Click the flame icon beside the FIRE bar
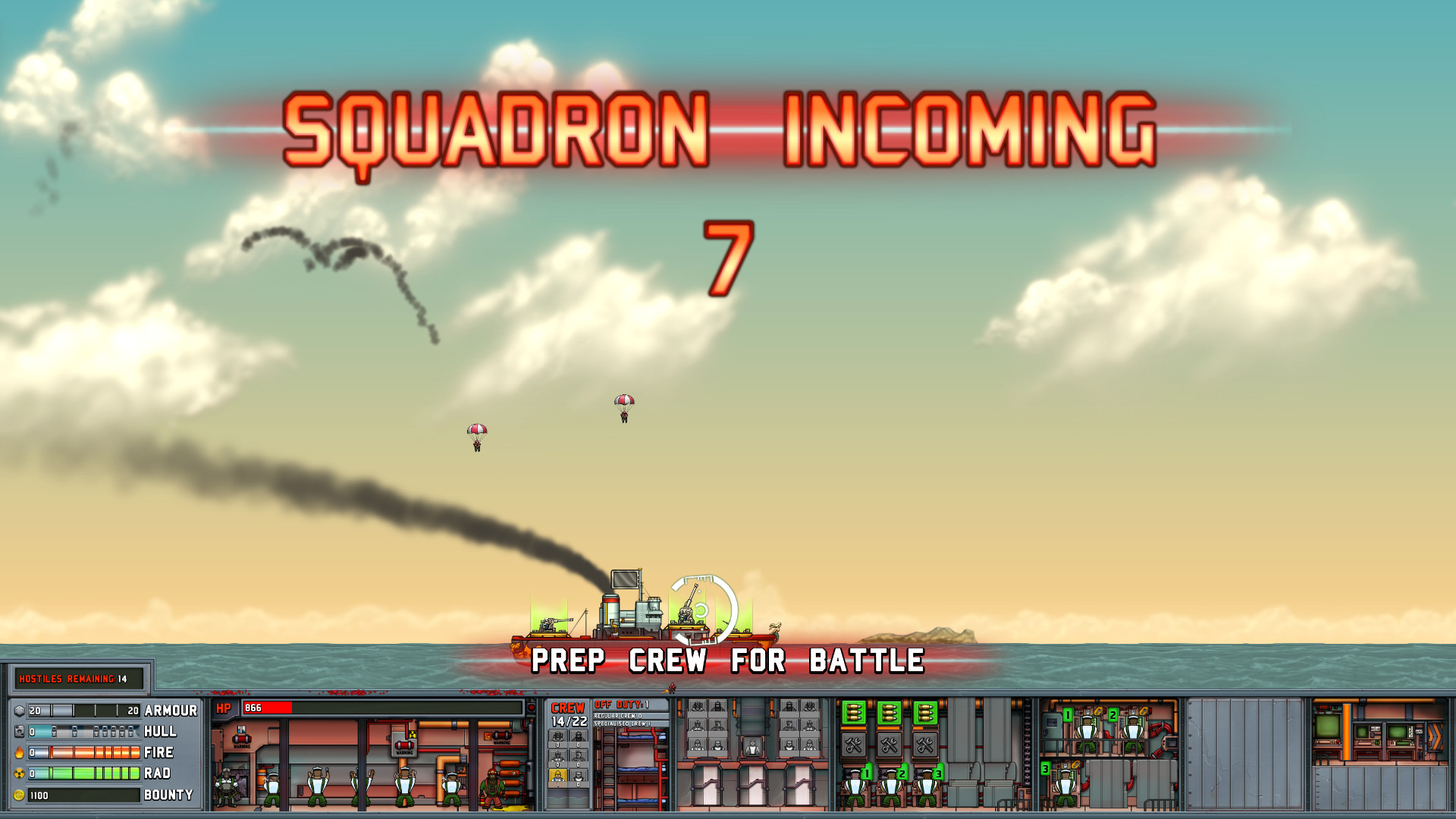 pos(19,752)
